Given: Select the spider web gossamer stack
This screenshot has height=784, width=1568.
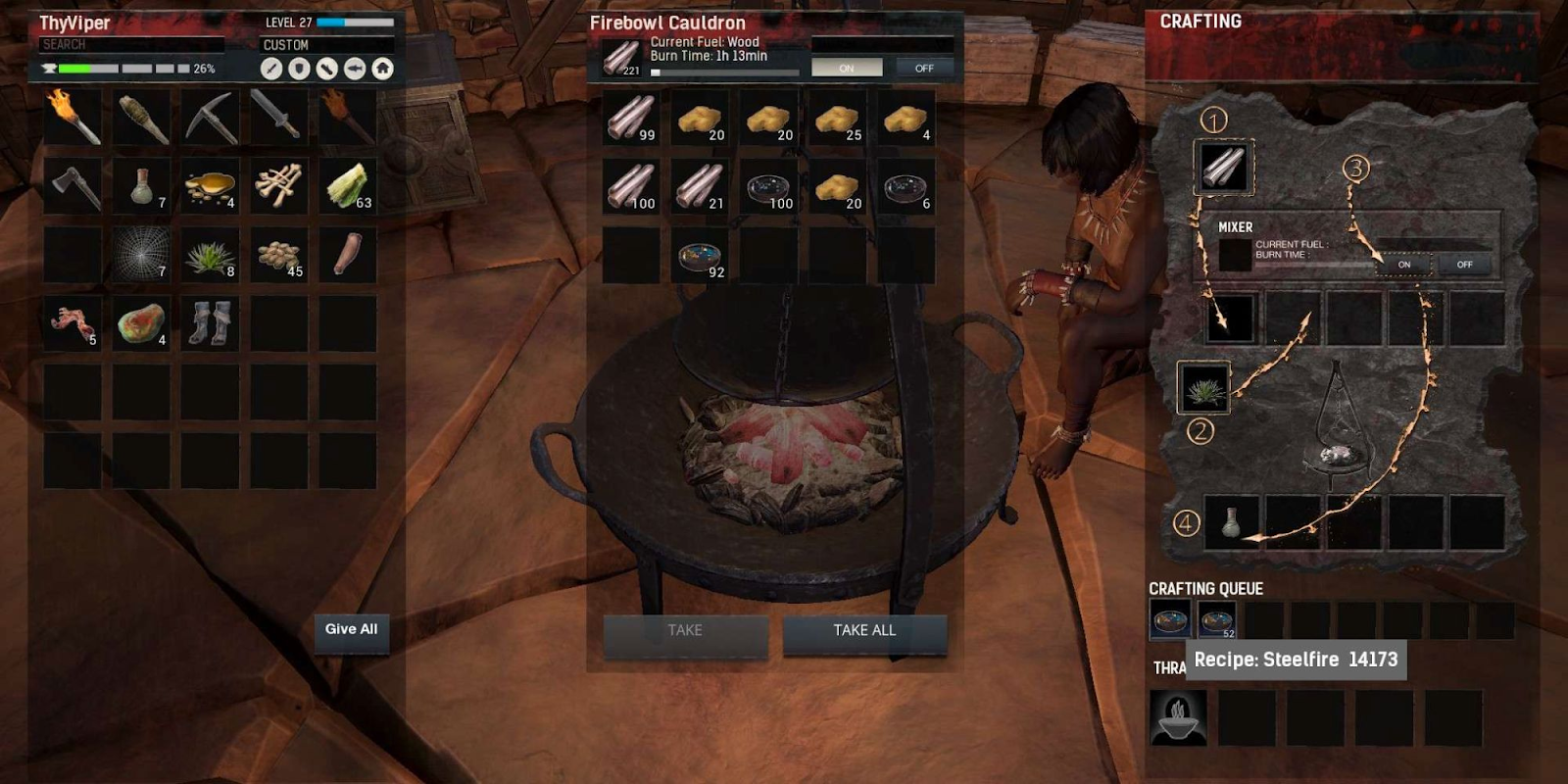Looking at the screenshot, I should point(141,254).
